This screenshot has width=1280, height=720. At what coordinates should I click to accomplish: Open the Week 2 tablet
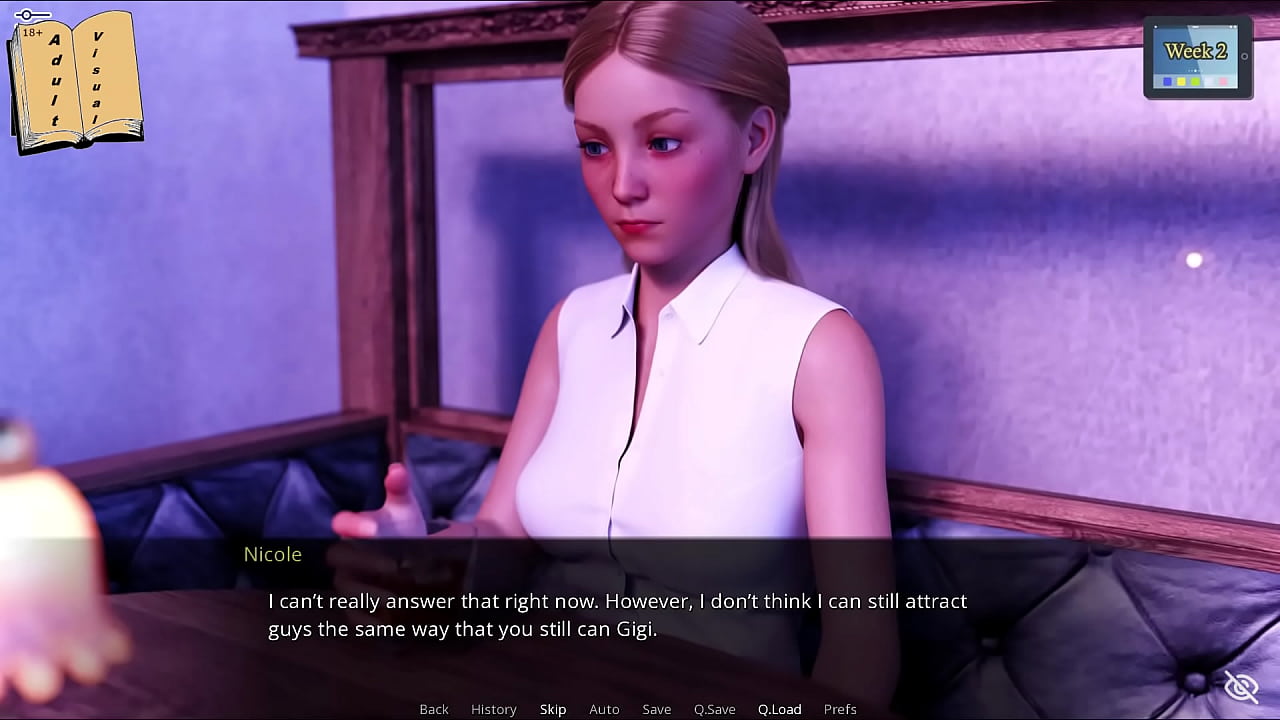coord(1197,58)
